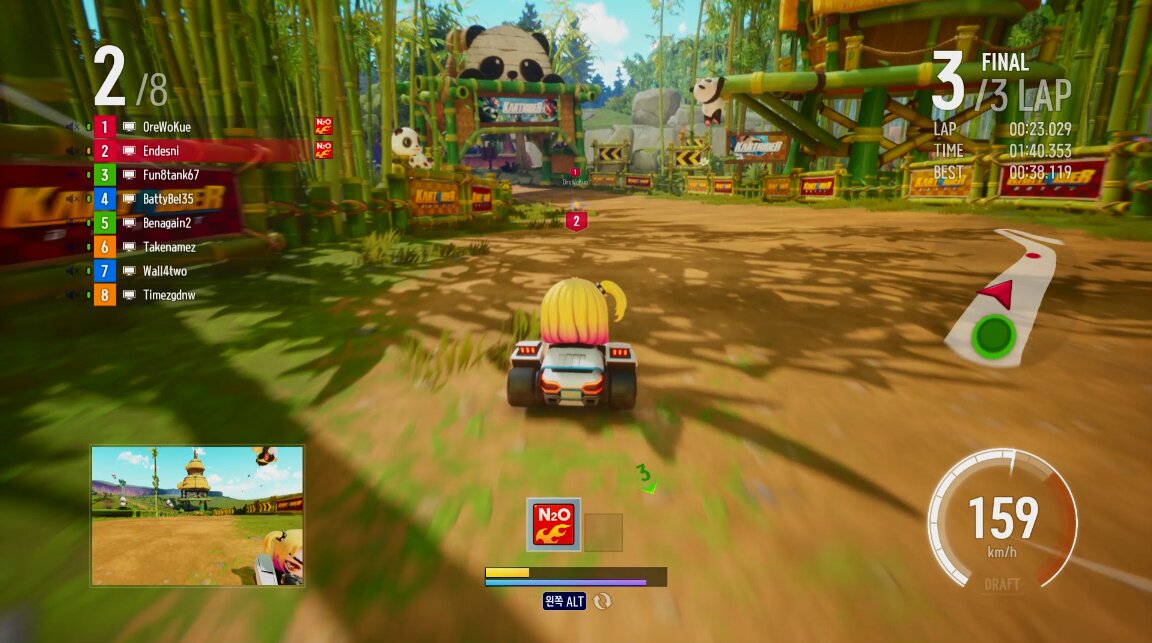Image resolution: width=1152 pixels, height=643 pixels.
Task: Open the rear-view camera thumbnail
Action: 197,515
